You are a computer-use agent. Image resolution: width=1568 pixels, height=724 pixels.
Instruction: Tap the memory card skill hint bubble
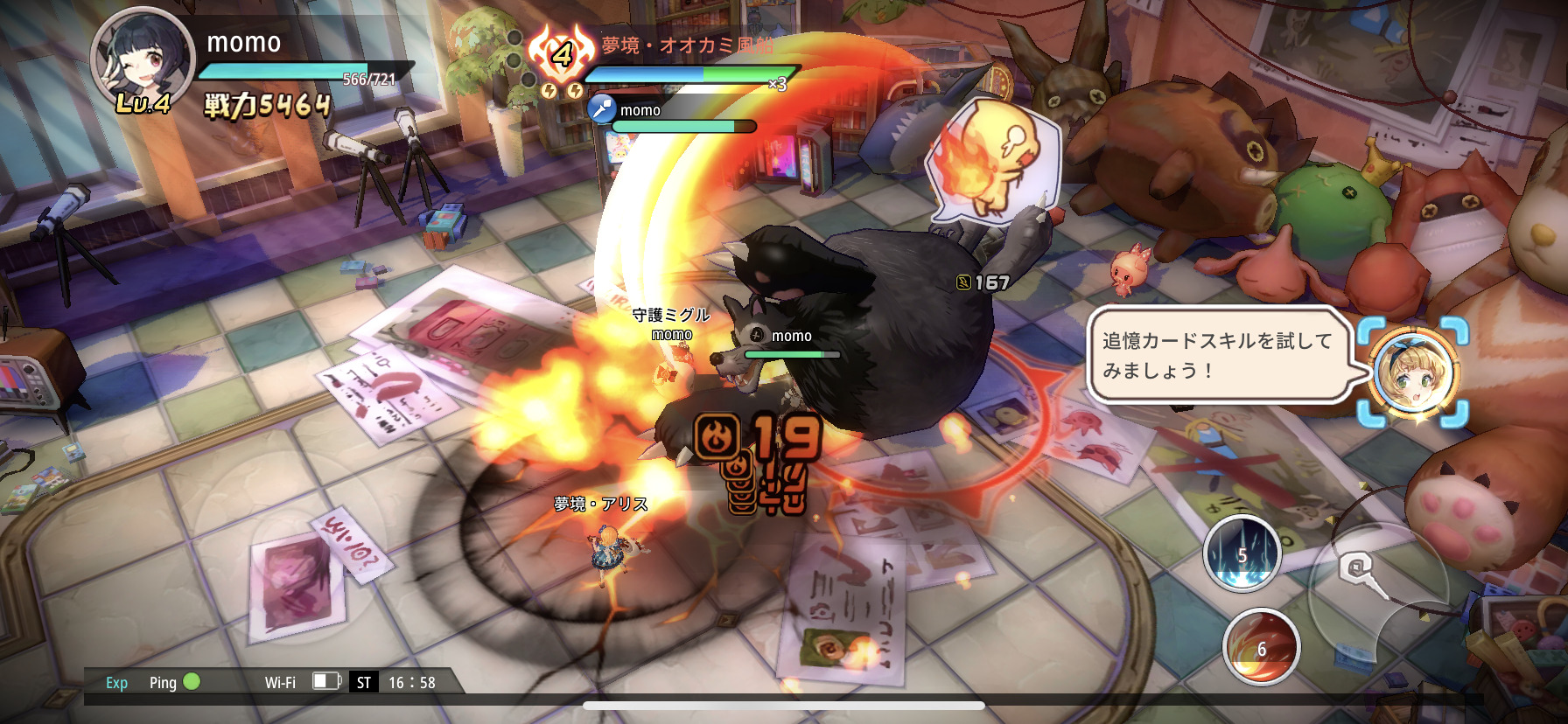click(1217, 355)
